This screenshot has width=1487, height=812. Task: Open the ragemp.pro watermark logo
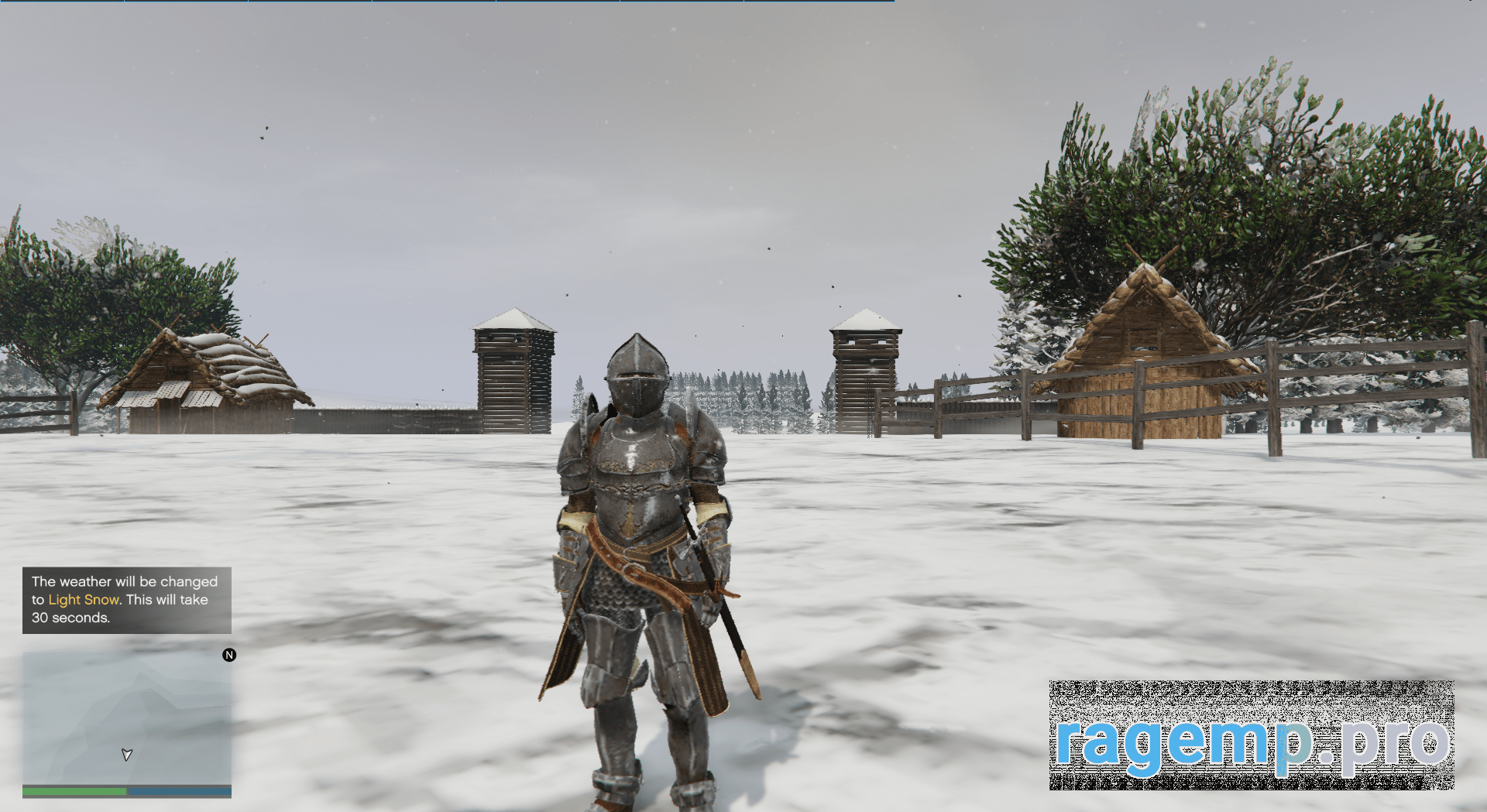[x=1251, y=735]
